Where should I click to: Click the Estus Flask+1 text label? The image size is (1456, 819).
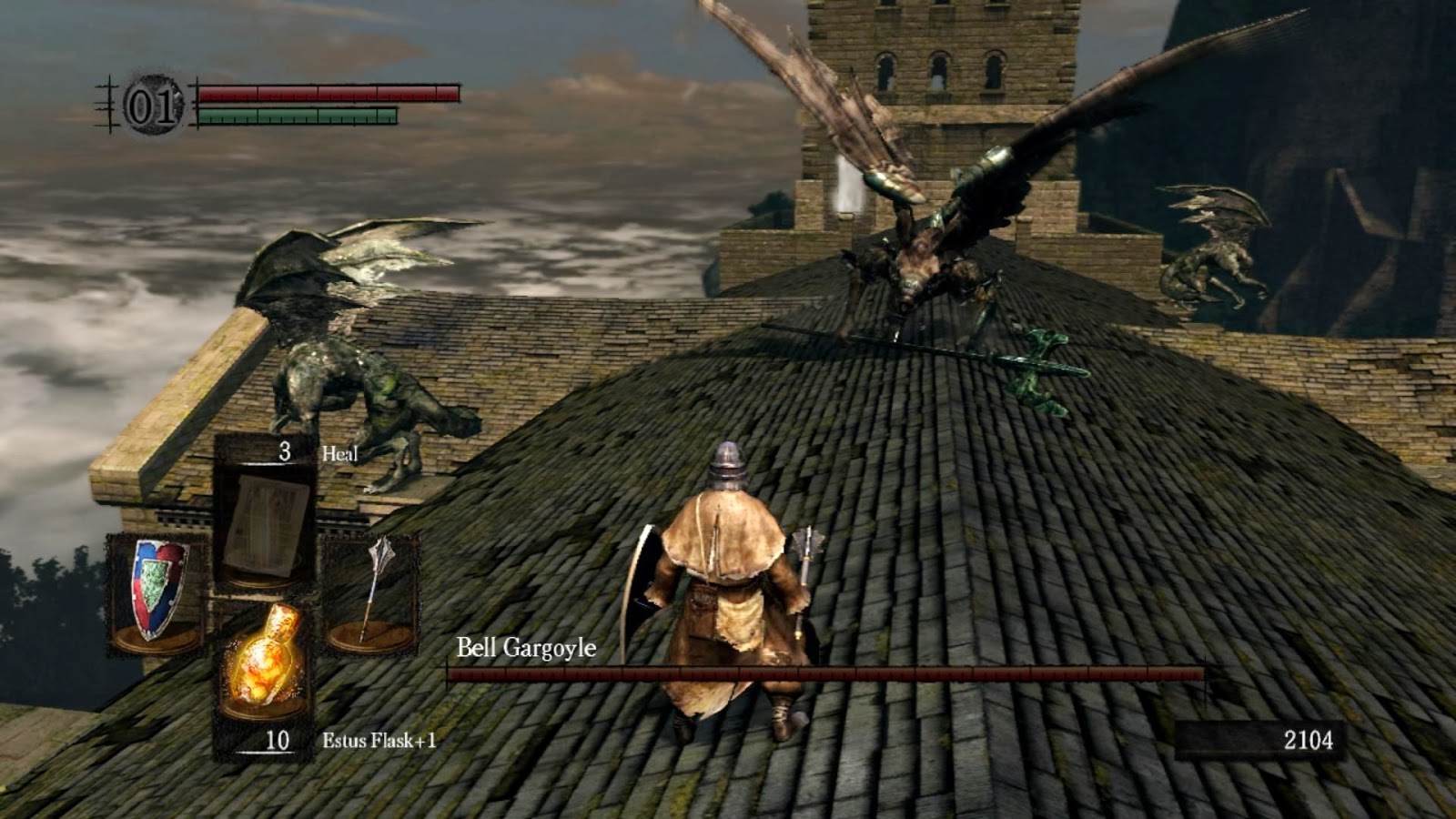(x=379, y=740)
